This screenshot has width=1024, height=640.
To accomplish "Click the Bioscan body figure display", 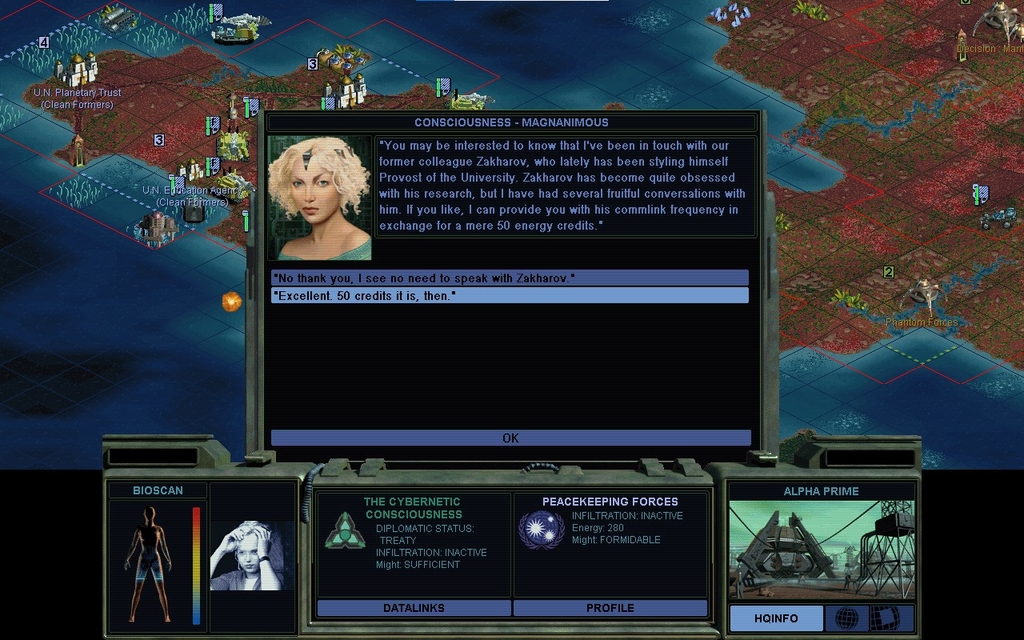I will (x=149, y=564).
